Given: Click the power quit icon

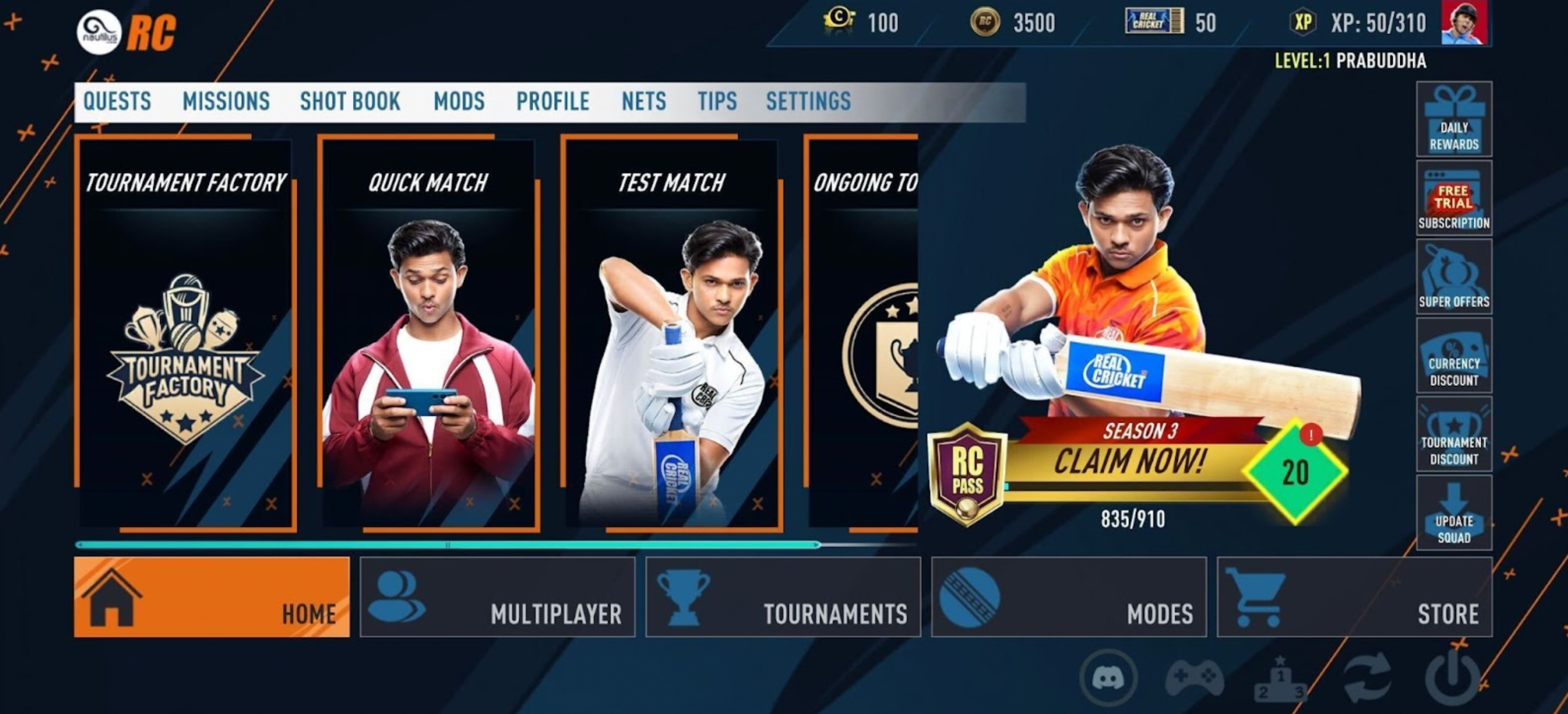Looking at the screenshot, I should click(x=1452, y=678).
